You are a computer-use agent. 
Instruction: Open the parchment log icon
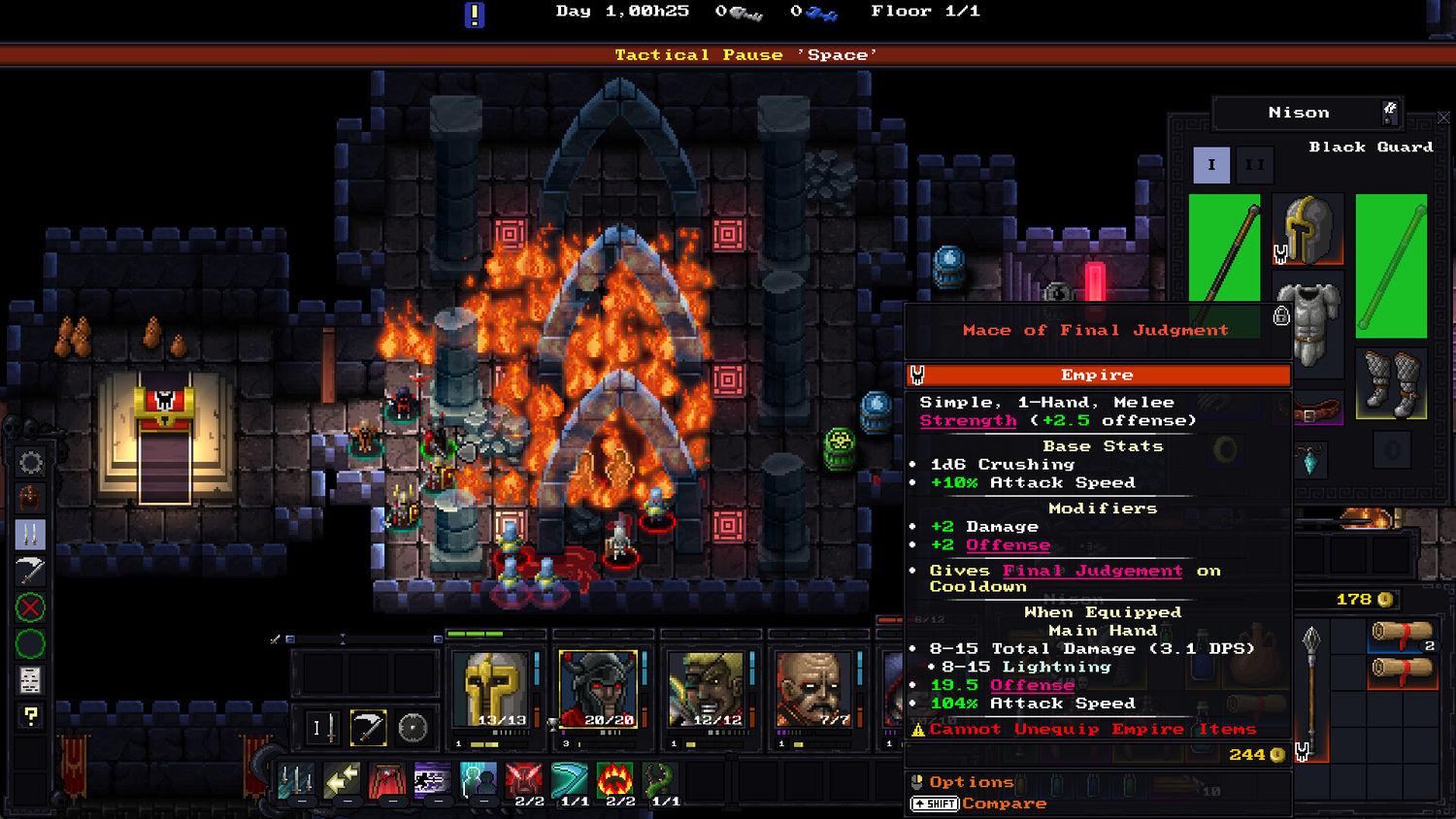click(30, 680)
